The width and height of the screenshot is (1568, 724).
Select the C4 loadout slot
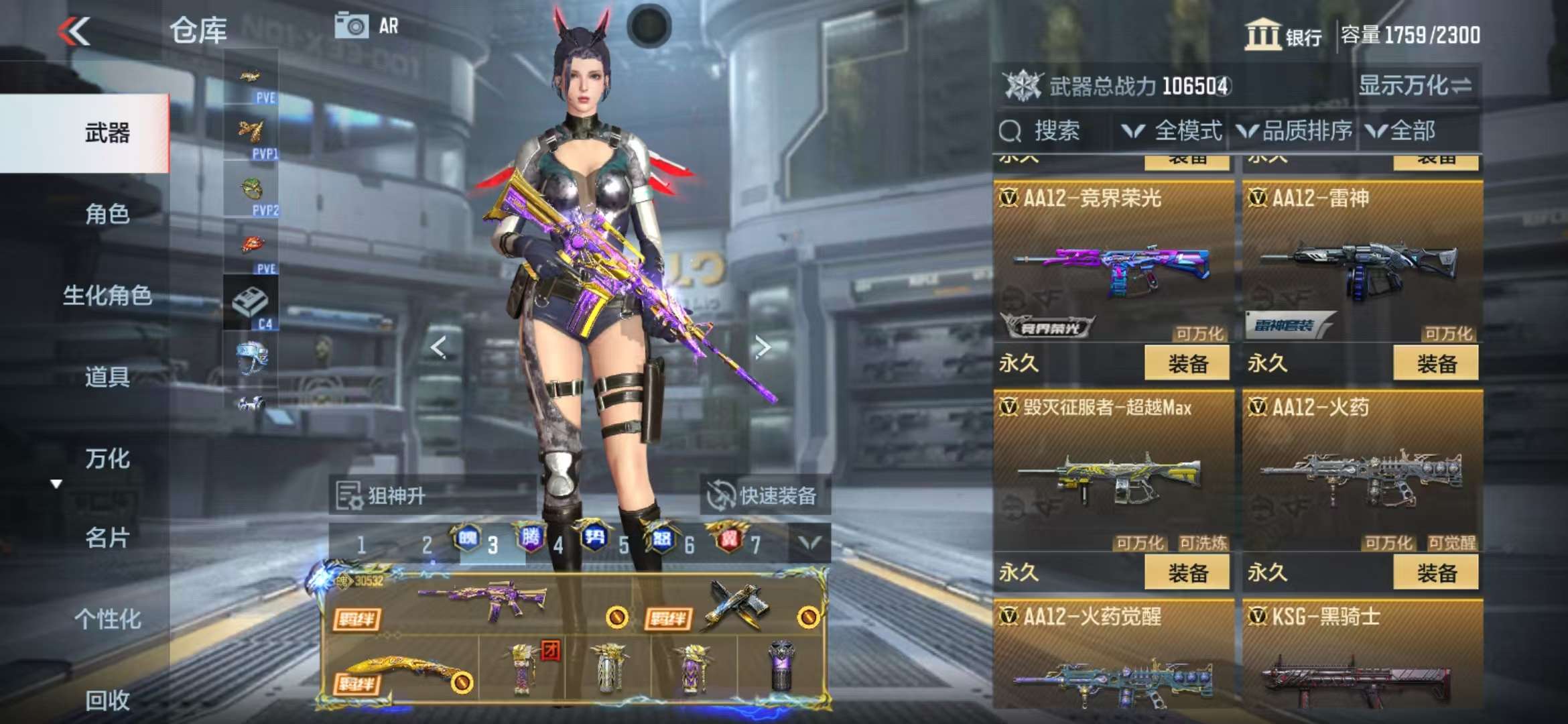click(x=251, y=305)
